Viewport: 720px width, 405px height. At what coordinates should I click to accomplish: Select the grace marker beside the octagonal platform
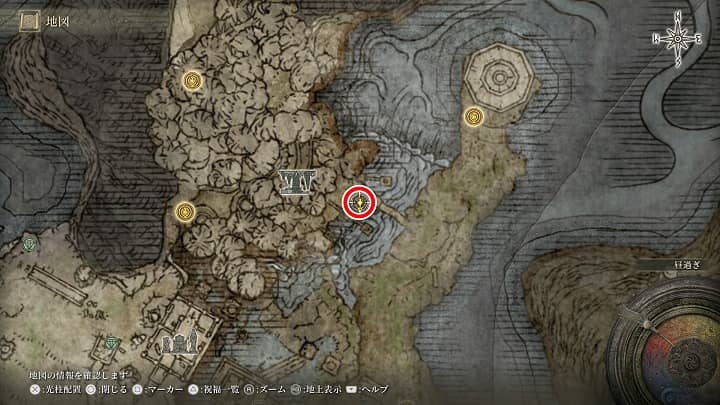click(x=474, y=118)
